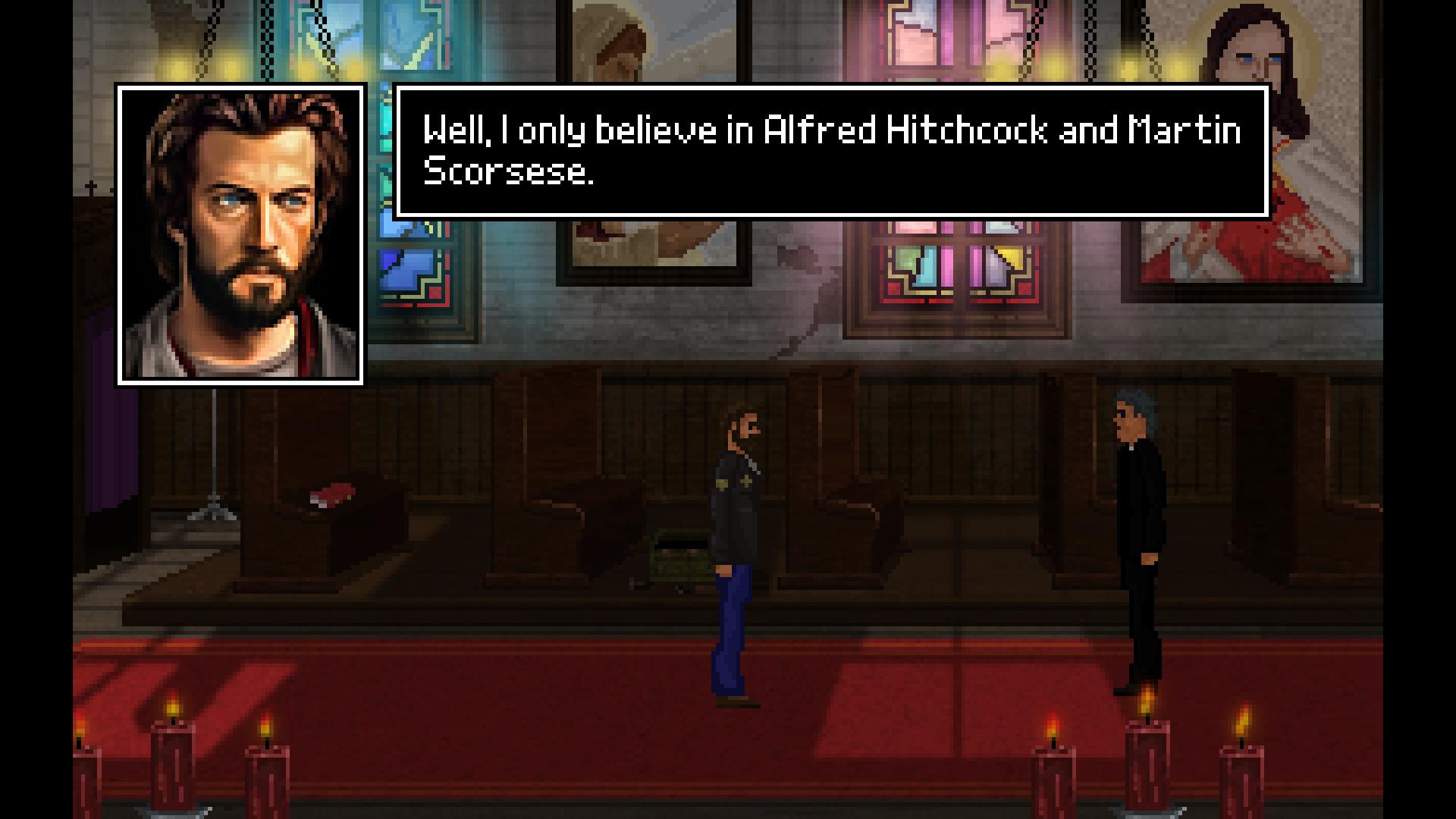Advance the Alfred Hitchcock dialogue text box
This screenshot has height=819, width=1456.
coord(832,152)
